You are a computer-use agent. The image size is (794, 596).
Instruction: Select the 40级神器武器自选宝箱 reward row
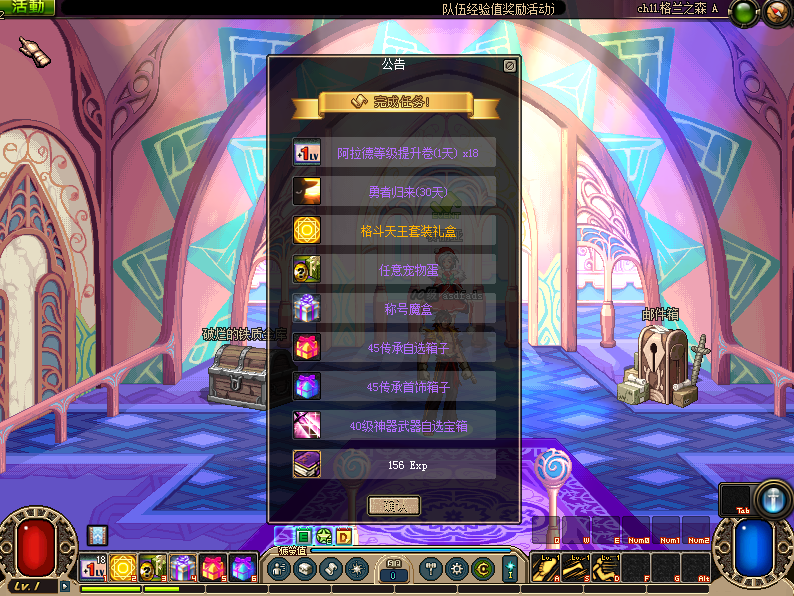point(394,425)
